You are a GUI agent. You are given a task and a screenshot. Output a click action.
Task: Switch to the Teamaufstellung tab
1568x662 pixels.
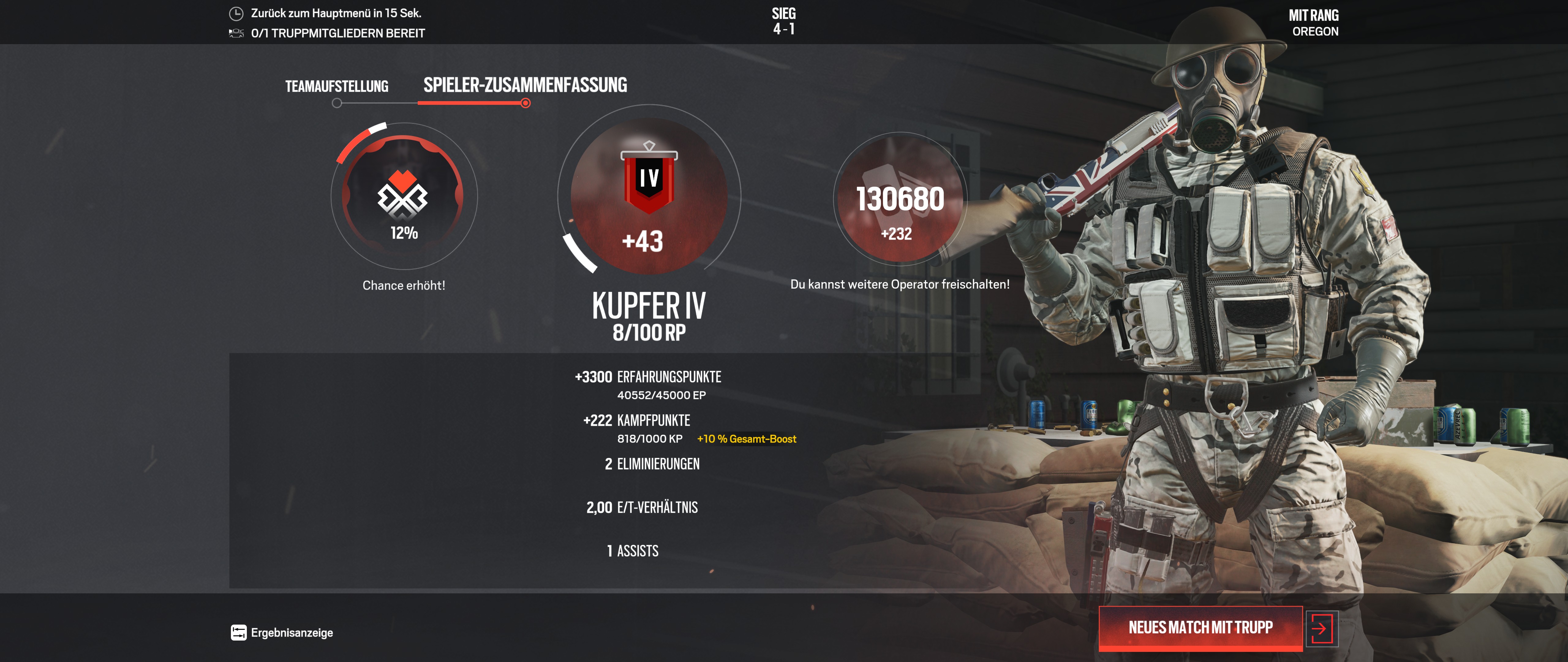(x=337, y=86)
